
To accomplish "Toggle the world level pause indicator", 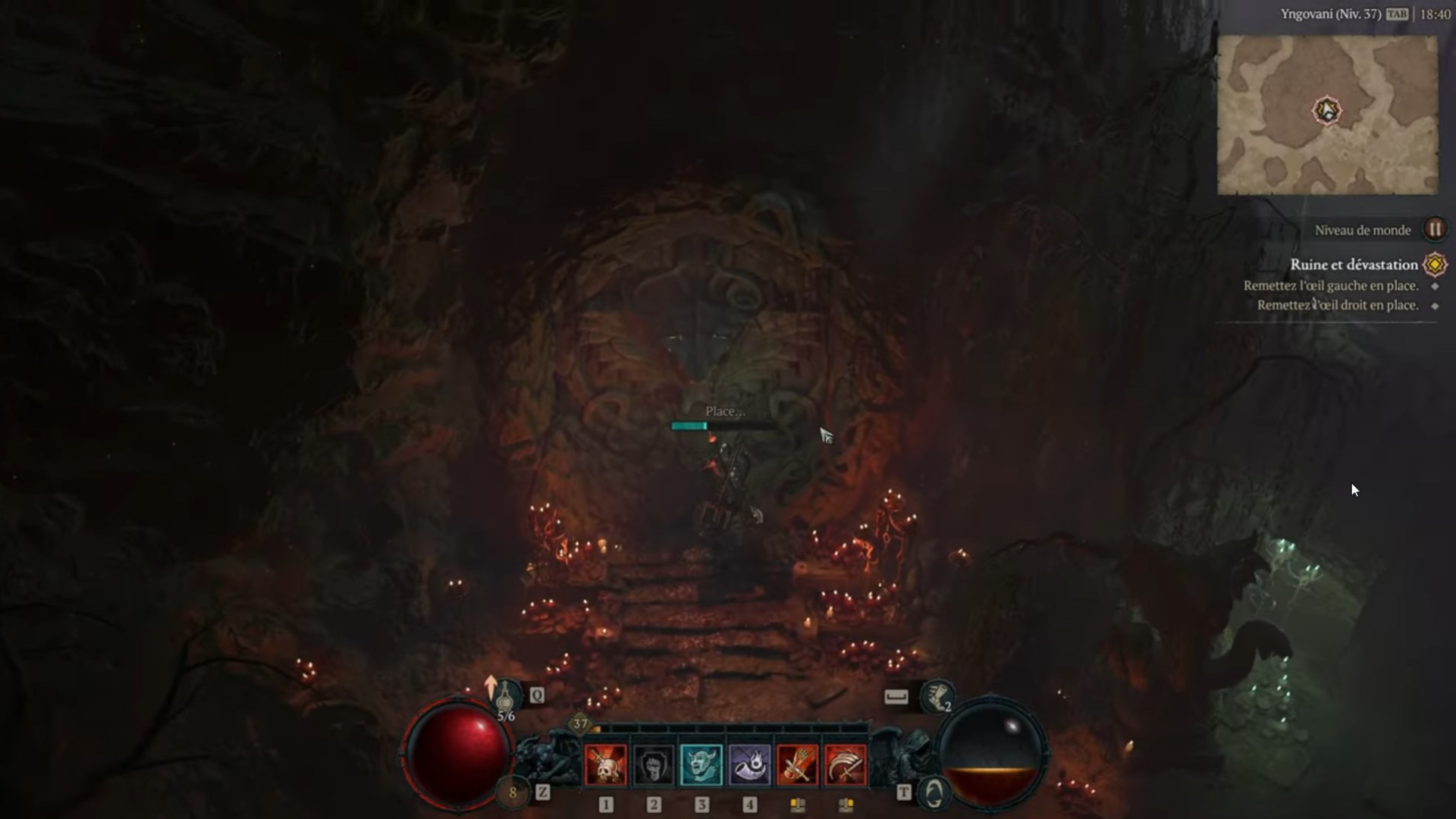I will (1436, 230).
